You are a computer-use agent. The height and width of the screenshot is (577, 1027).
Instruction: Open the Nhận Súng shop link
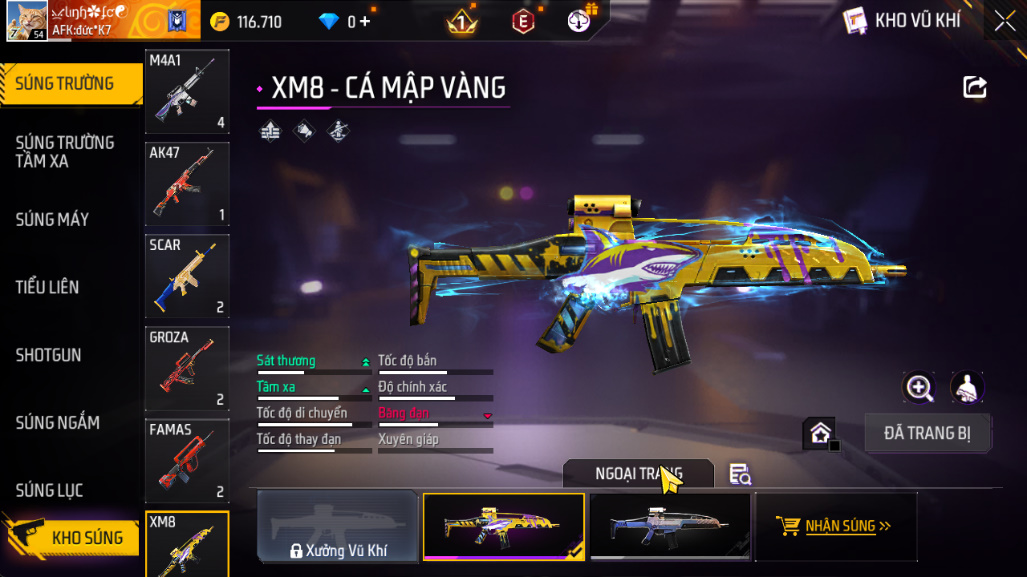point(835,526)
